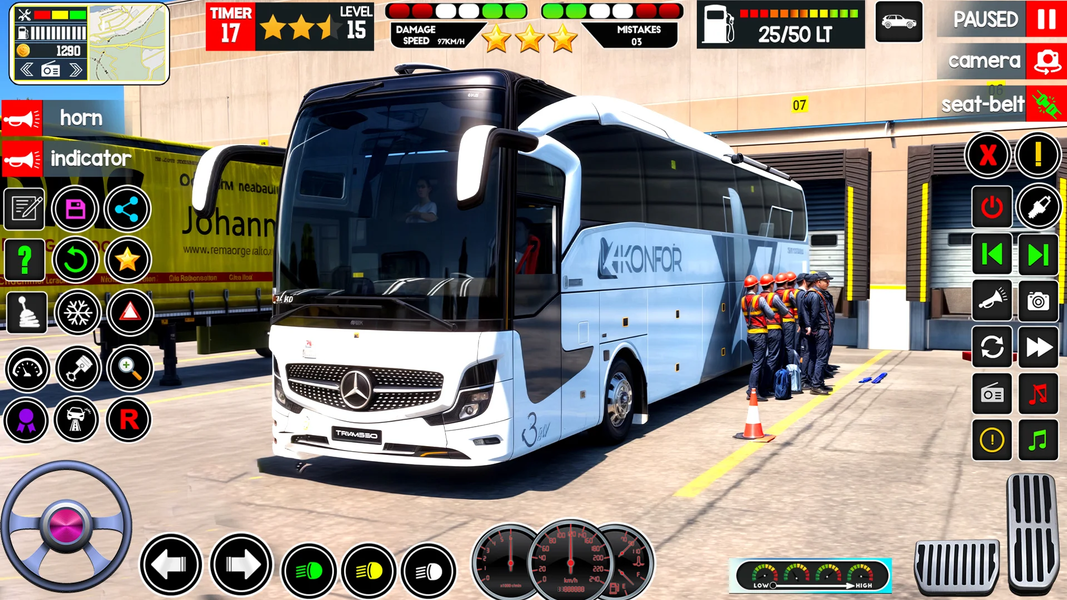Screen dimensions: 1067x600
Task: Click the red power ignition button
Action: point(991,207)
